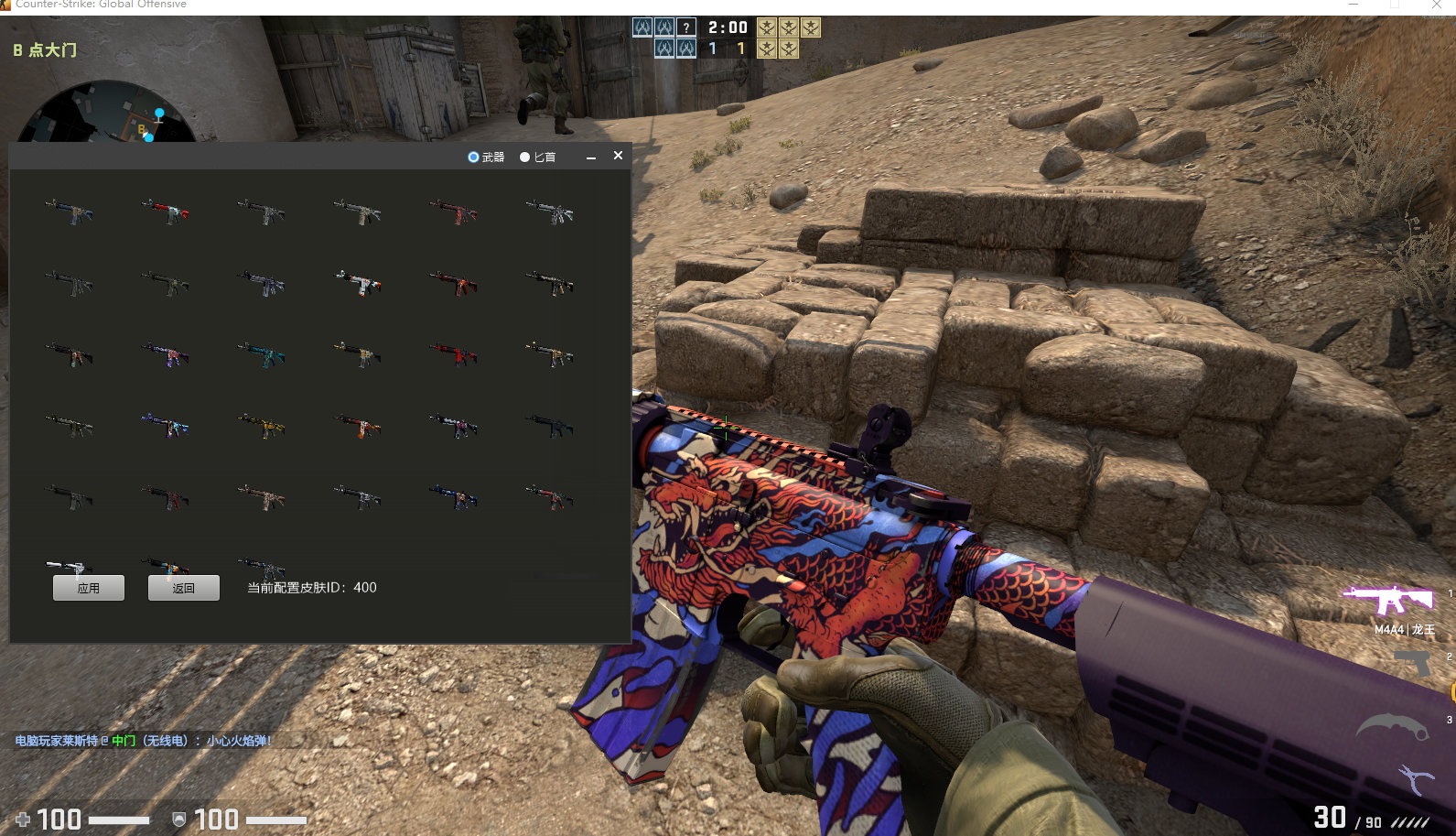Select the red-and-white skin in the top row
Screen dimensions: 1456x836
165,211
